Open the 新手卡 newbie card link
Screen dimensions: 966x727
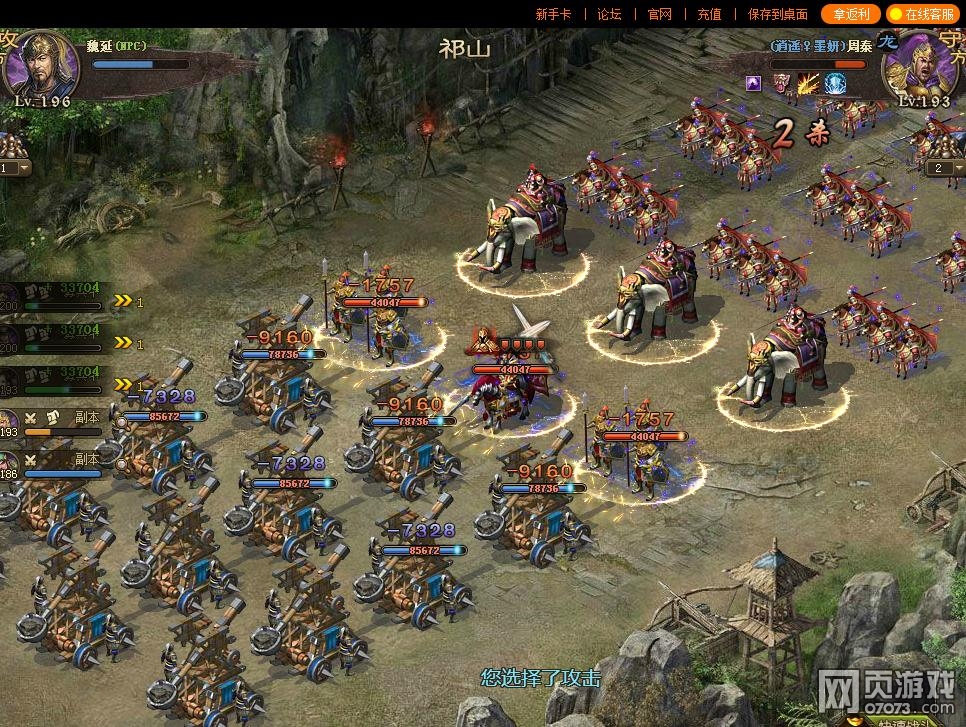[553, 14]
